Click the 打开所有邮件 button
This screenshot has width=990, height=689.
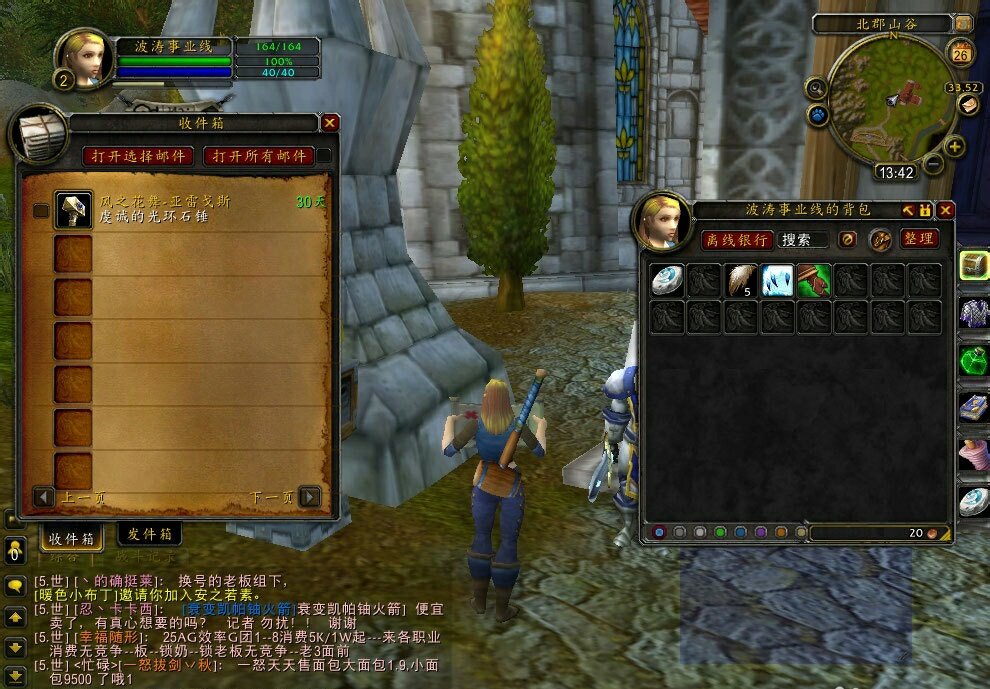[258, 156]
